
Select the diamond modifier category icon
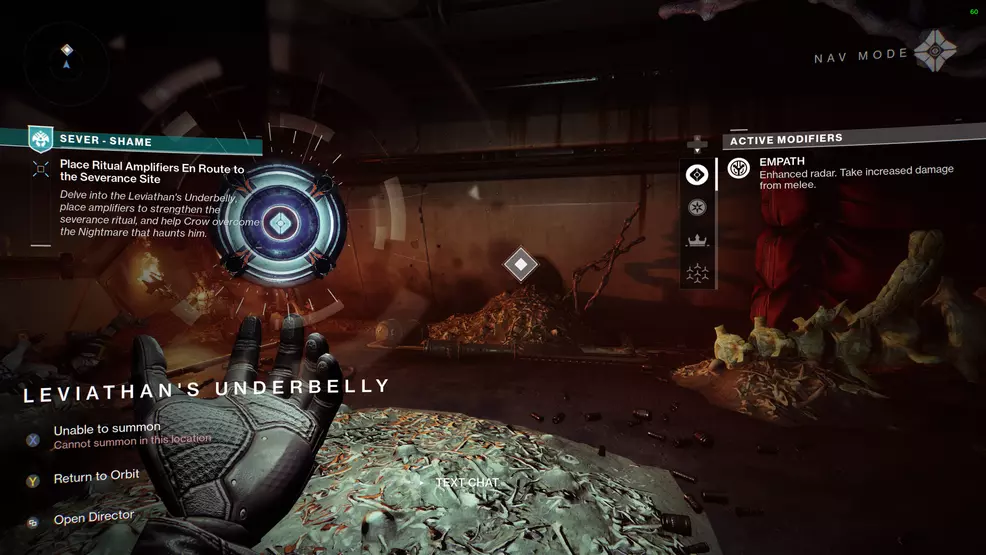[x=697, y=175]
